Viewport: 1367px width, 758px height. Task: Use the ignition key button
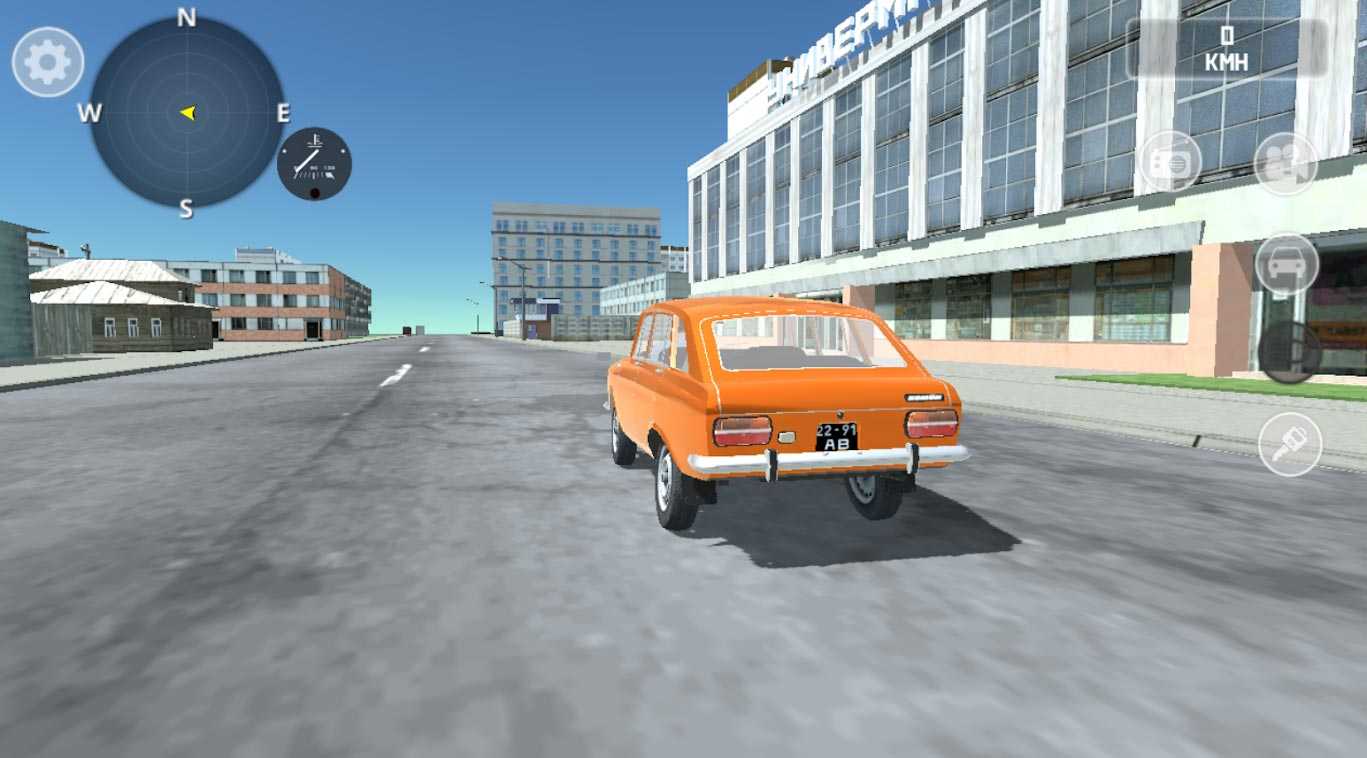click(x=1290, y=444)
